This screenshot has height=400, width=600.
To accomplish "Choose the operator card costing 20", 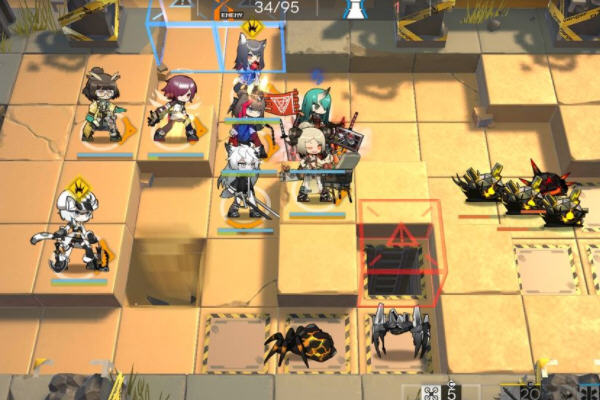I will coord(541,390).
